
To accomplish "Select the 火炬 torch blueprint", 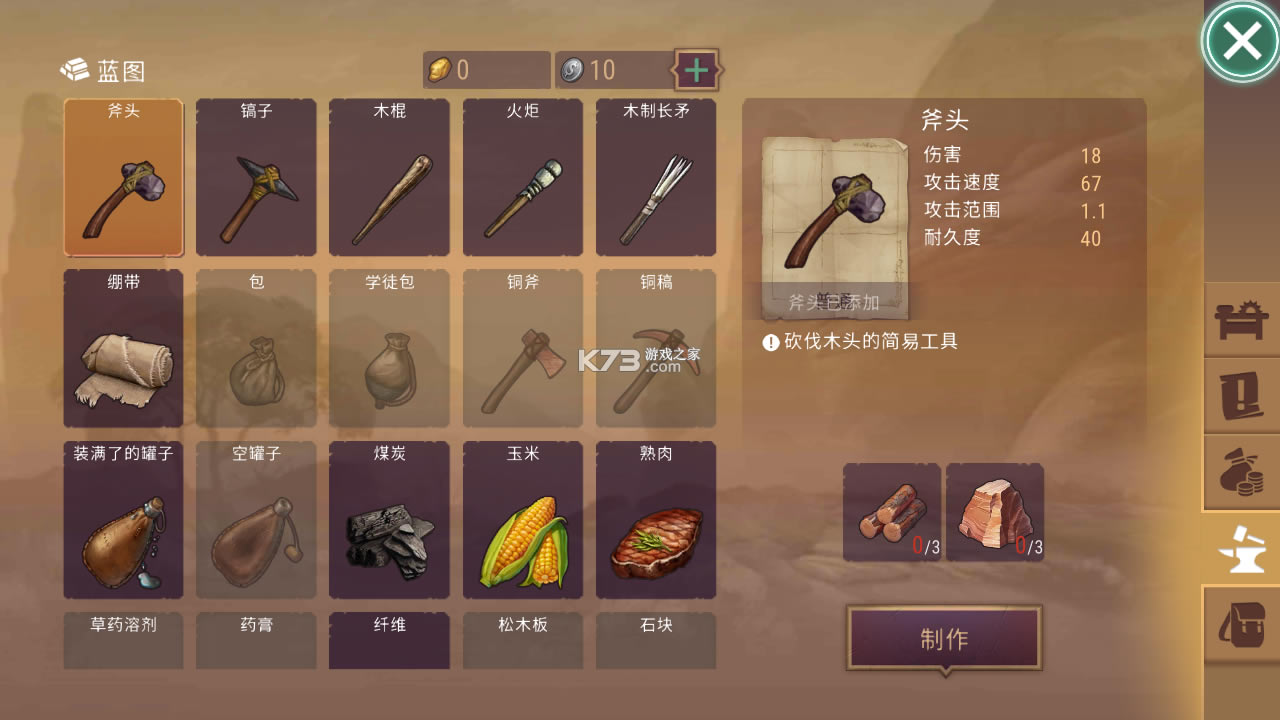I will 522,178.
